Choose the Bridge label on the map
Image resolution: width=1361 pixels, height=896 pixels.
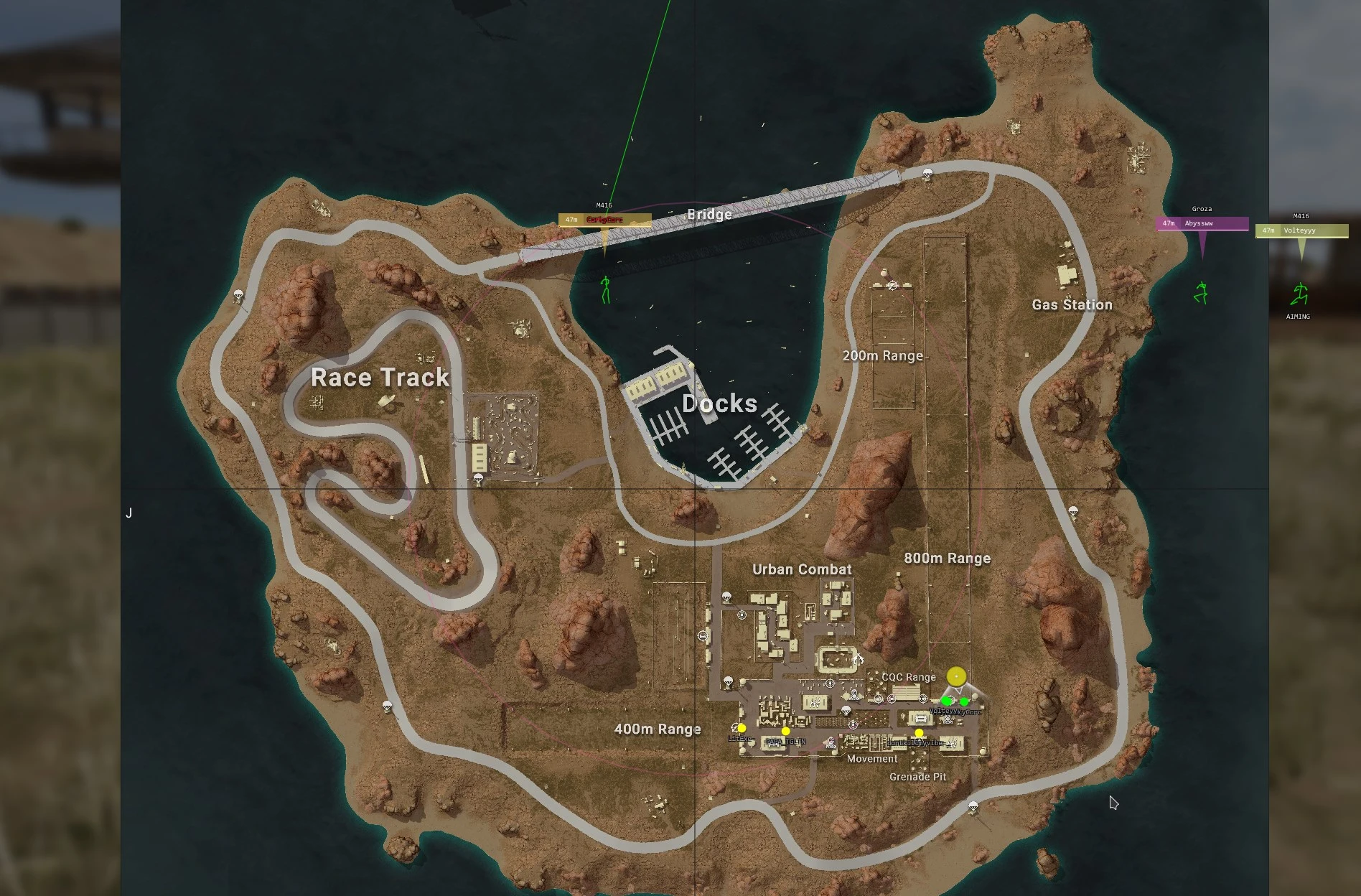click(x=709, y=214)
